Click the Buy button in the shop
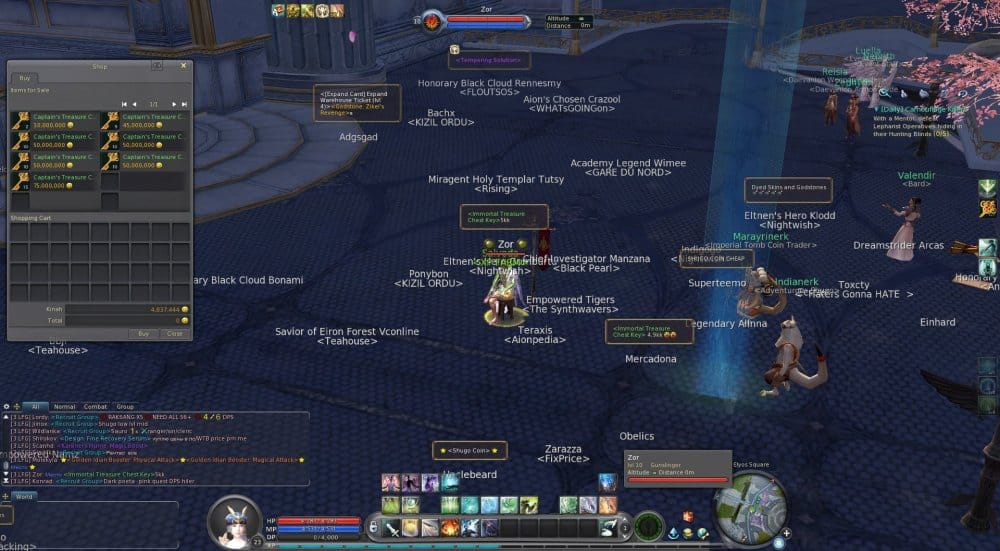Viewport: 1000px width, 551px height. [x=144, y=333]
